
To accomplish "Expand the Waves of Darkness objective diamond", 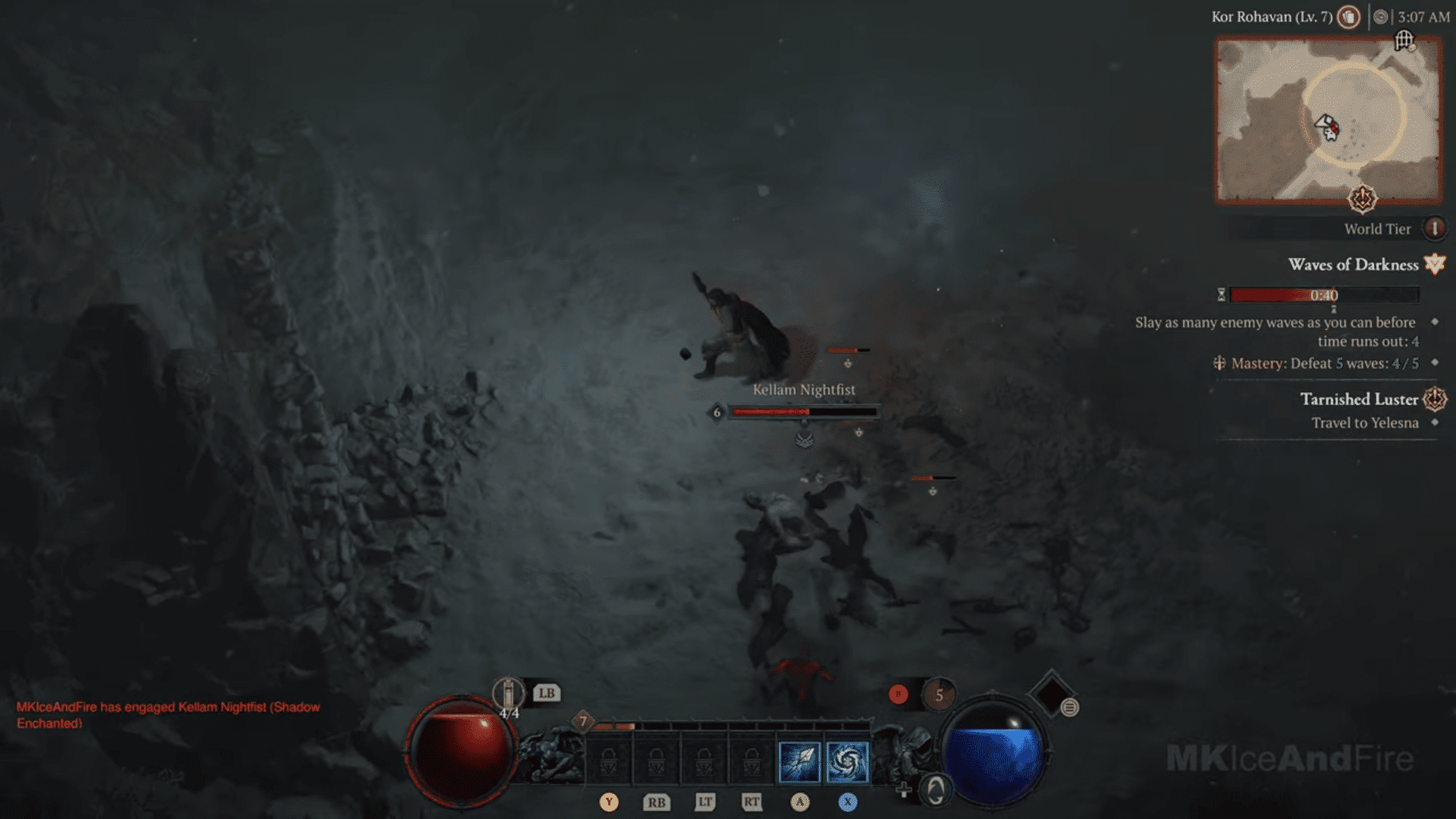I will point(1436,323).
